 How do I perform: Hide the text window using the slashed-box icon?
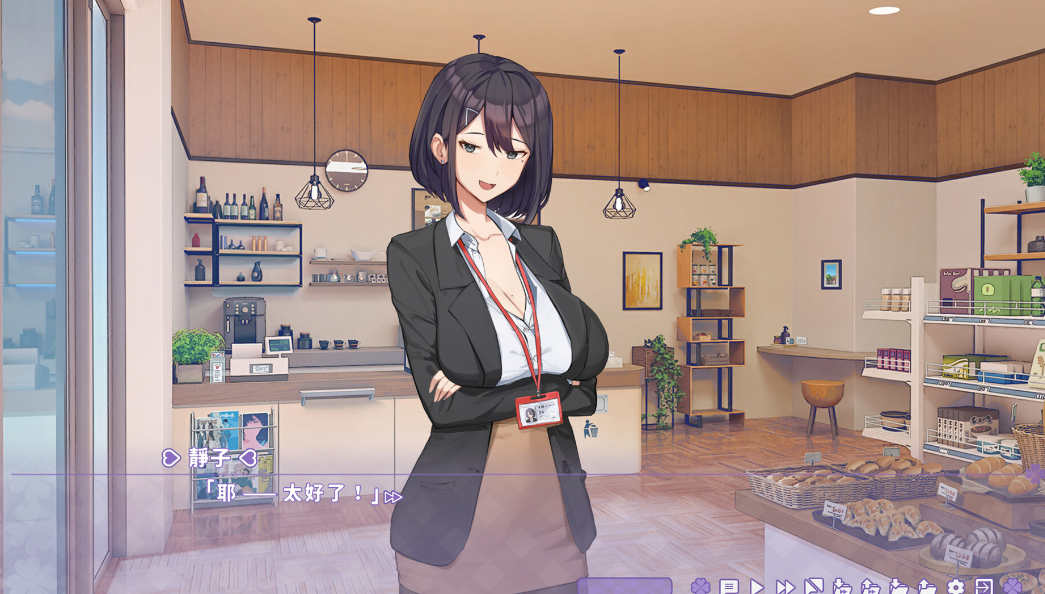(814, 587)
